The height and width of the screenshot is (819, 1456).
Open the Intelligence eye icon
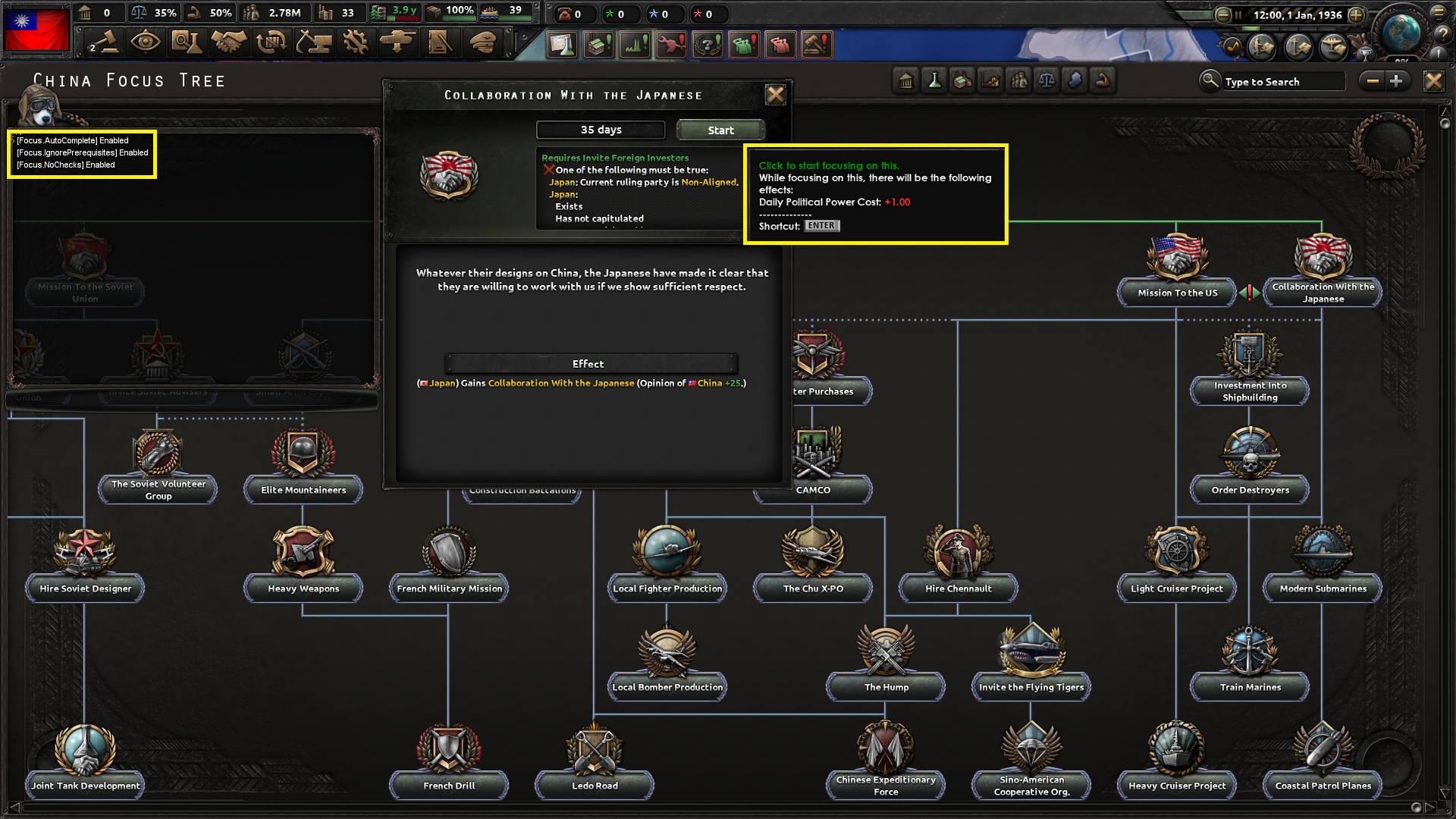coord(146,43)
